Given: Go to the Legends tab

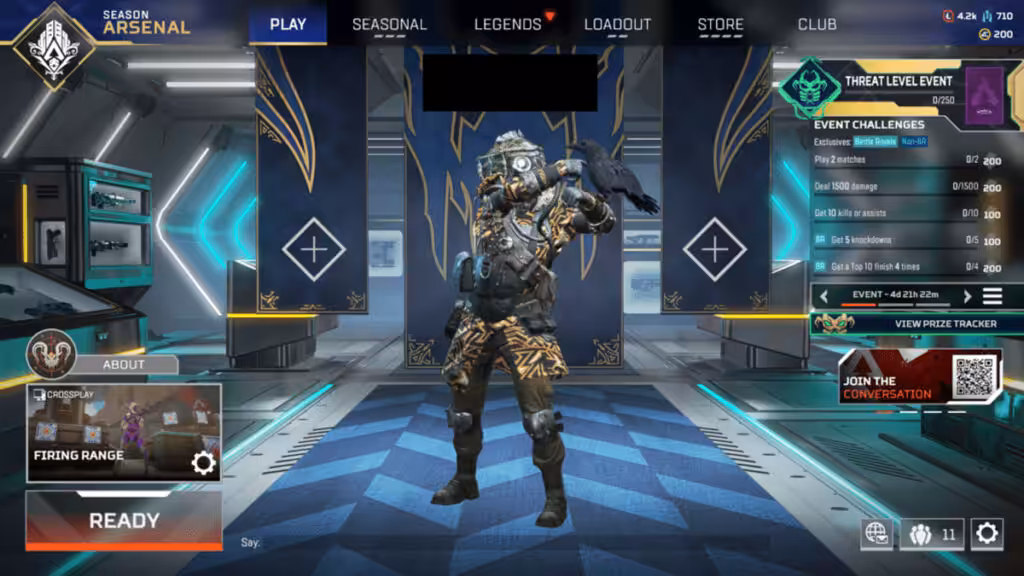Looking at the screenshot, I should 508,24.
